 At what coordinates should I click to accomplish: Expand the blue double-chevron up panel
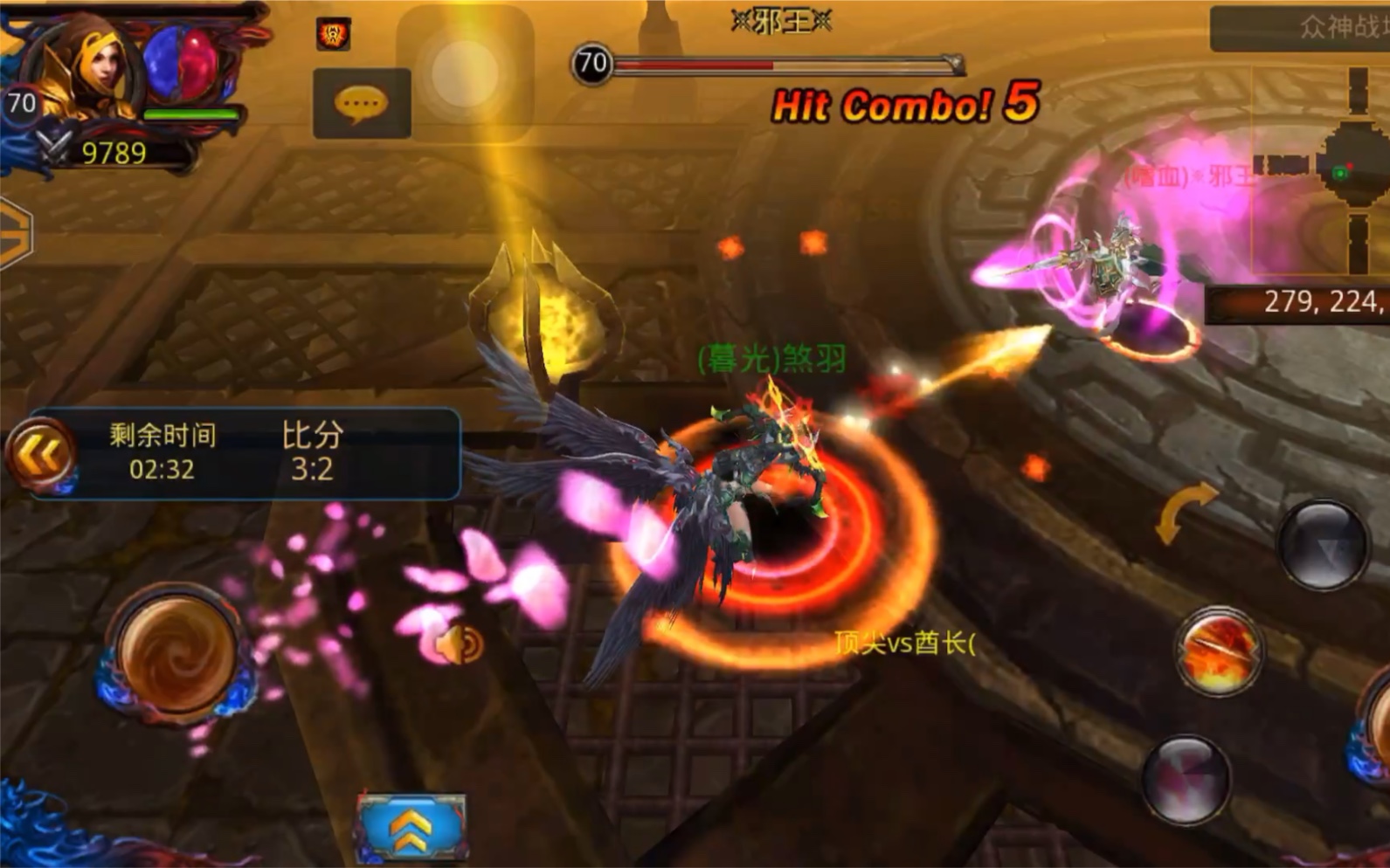[411, 827]
